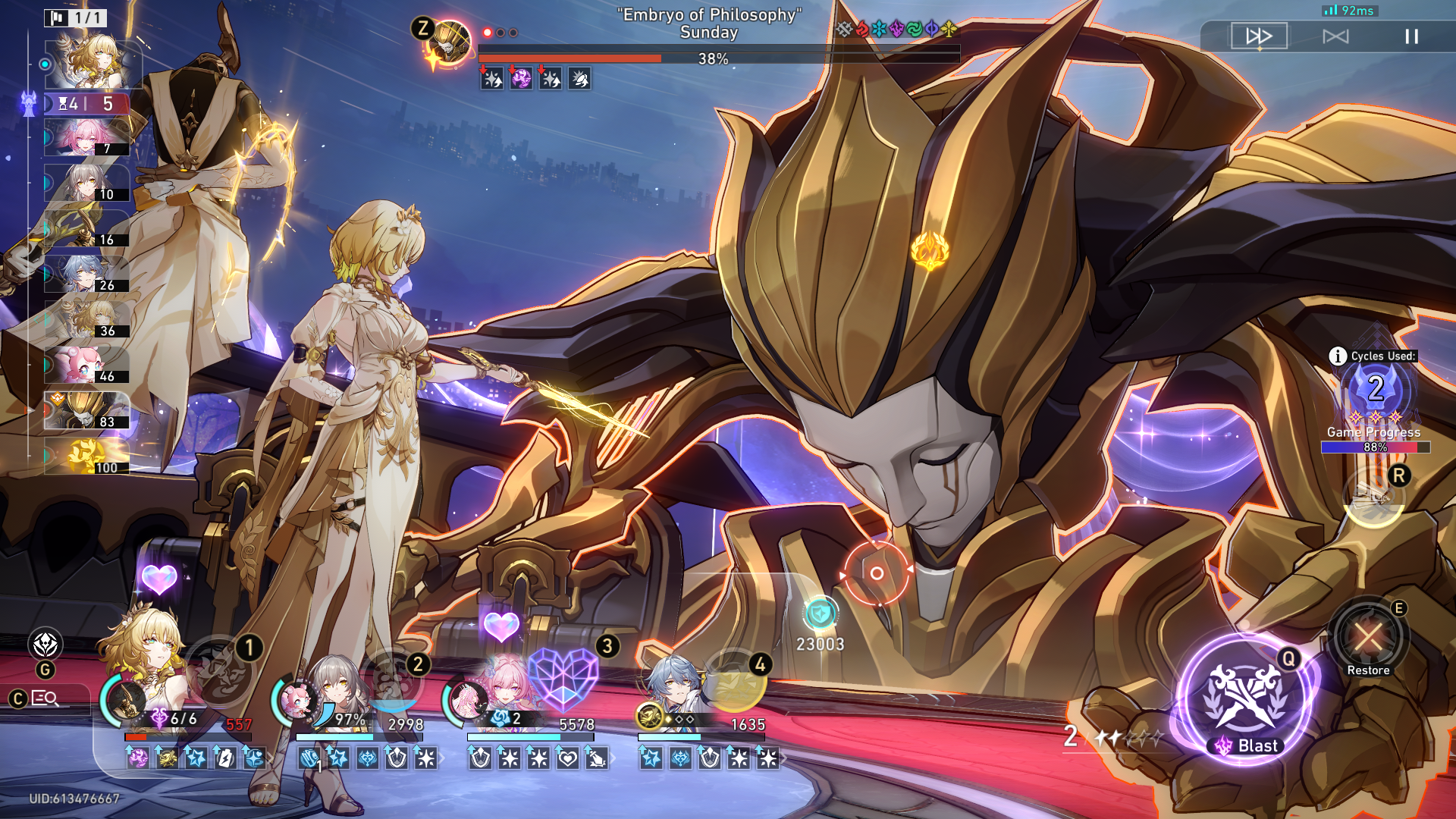Toggle auto-battle mode
Viewport: 1456px width, 819px height.
(x=1335, y=36)
